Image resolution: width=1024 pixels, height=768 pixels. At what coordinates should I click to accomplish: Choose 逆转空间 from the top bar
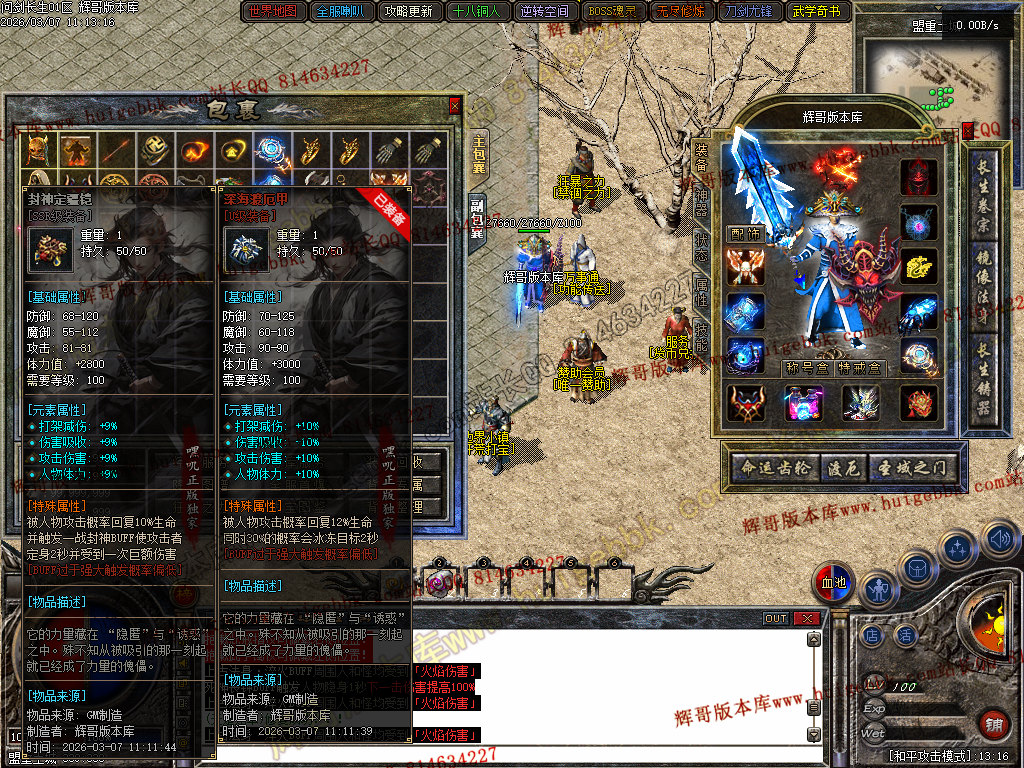pyautogui.click(x=544, y=12)
